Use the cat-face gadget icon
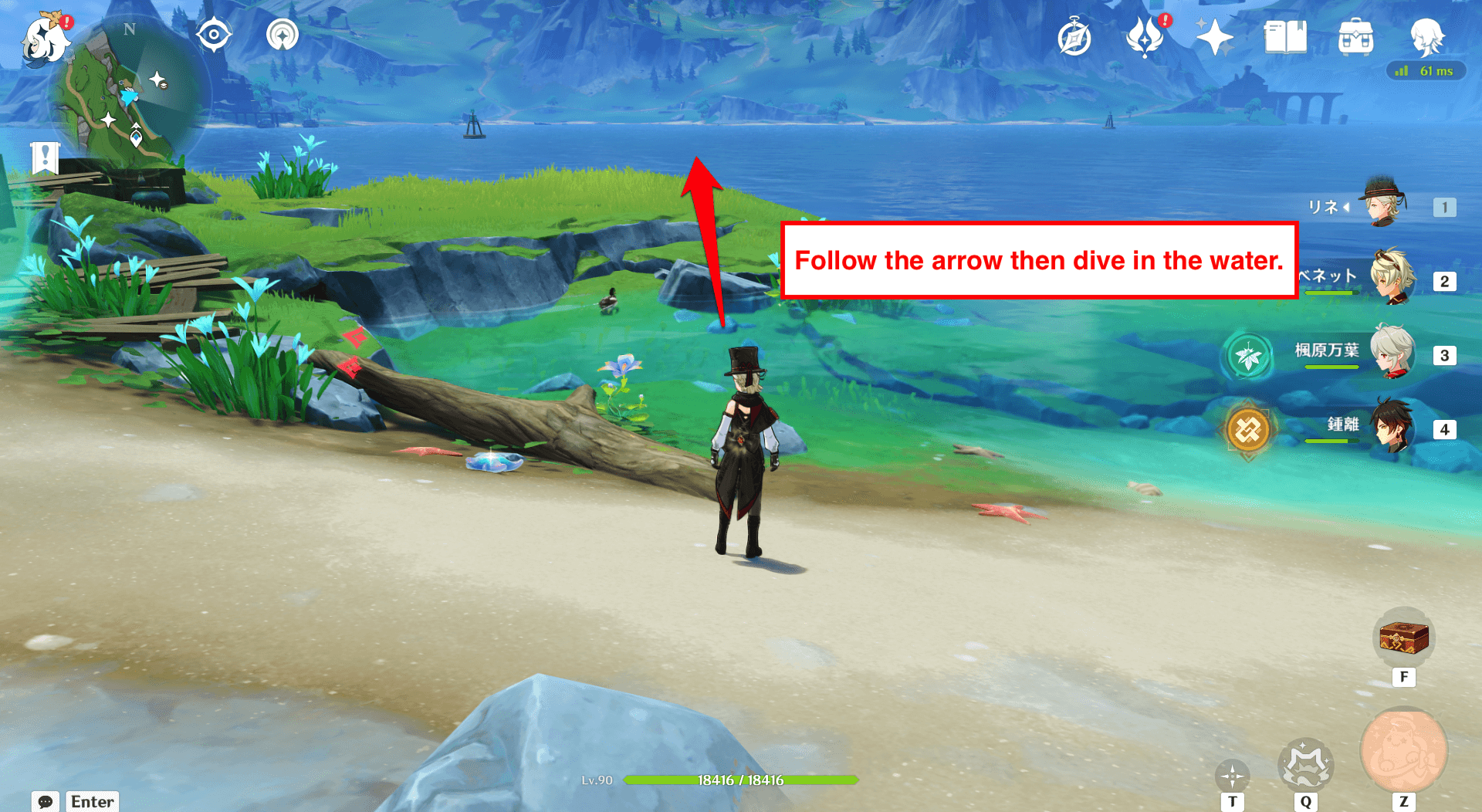Image resolution: width=1482 pixels, height=812 pixels. [x=1305, y=765]
